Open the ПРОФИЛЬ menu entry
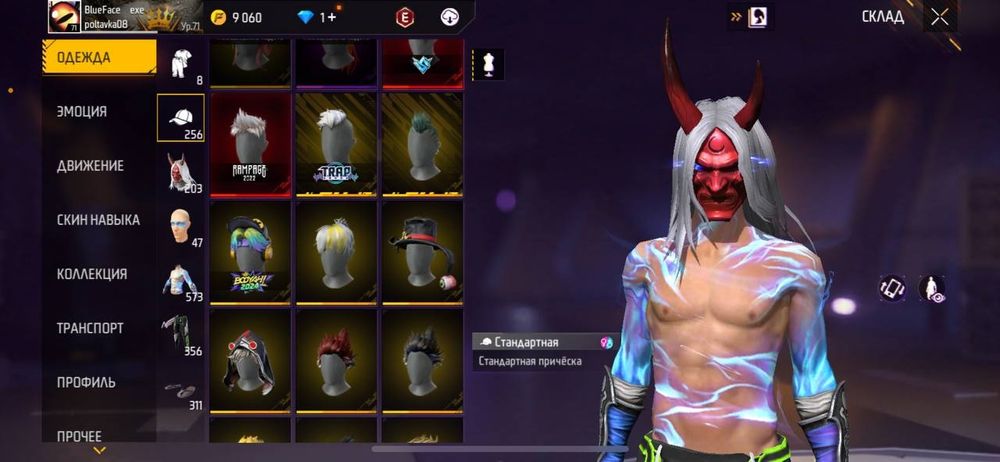This screenshot has height=462, width=1000. [x=86, y=382]
